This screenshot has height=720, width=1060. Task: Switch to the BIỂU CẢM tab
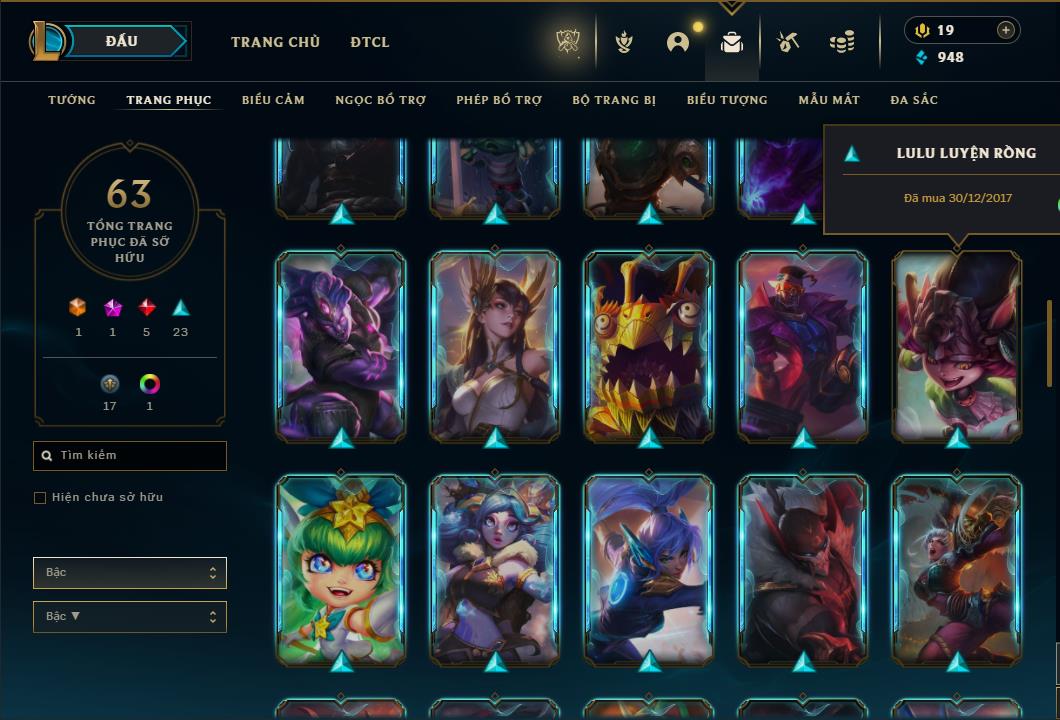click(273, 100)
